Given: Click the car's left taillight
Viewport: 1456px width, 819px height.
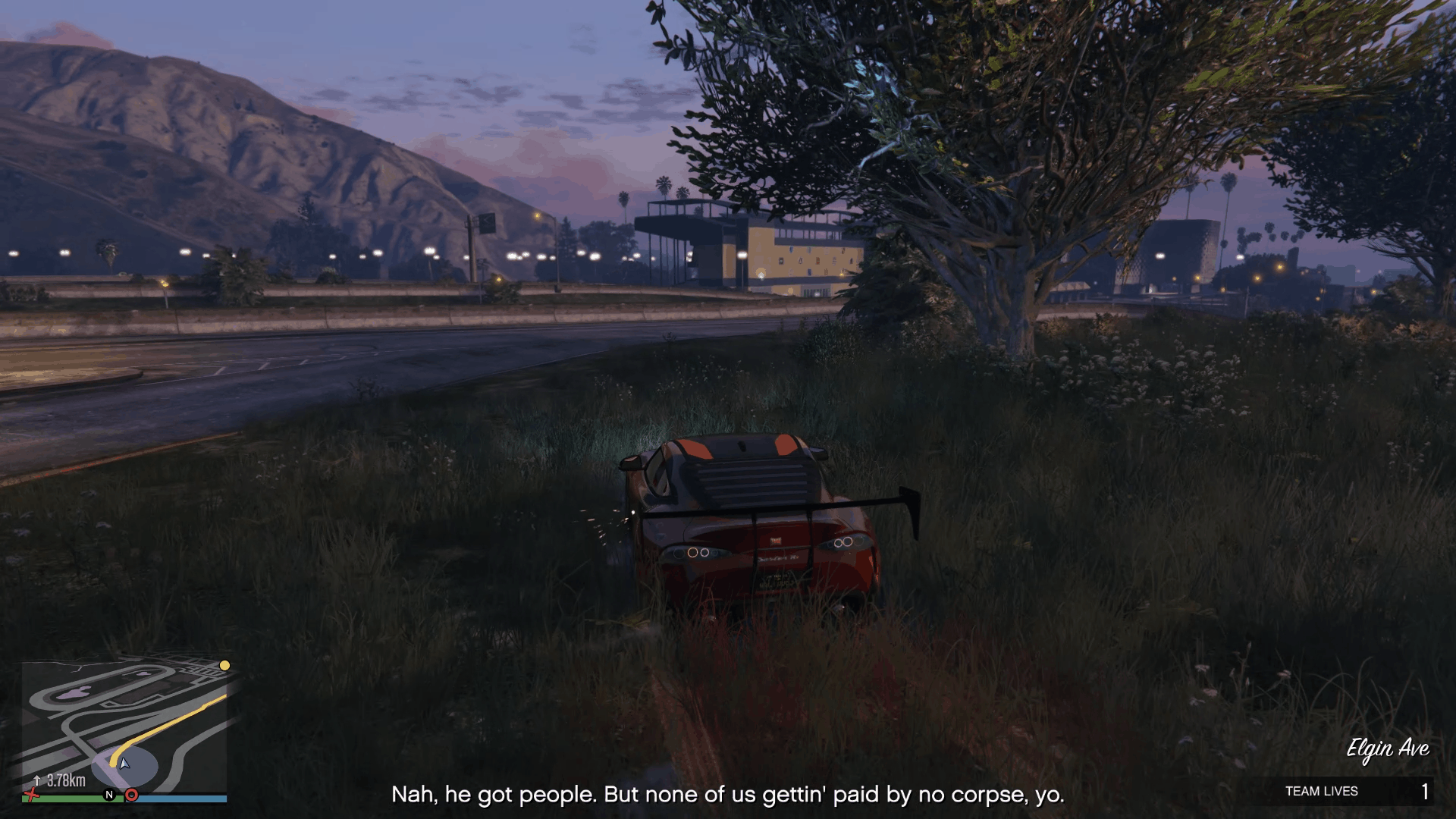Looking at the screenshot, I should [x=695, y=551].
